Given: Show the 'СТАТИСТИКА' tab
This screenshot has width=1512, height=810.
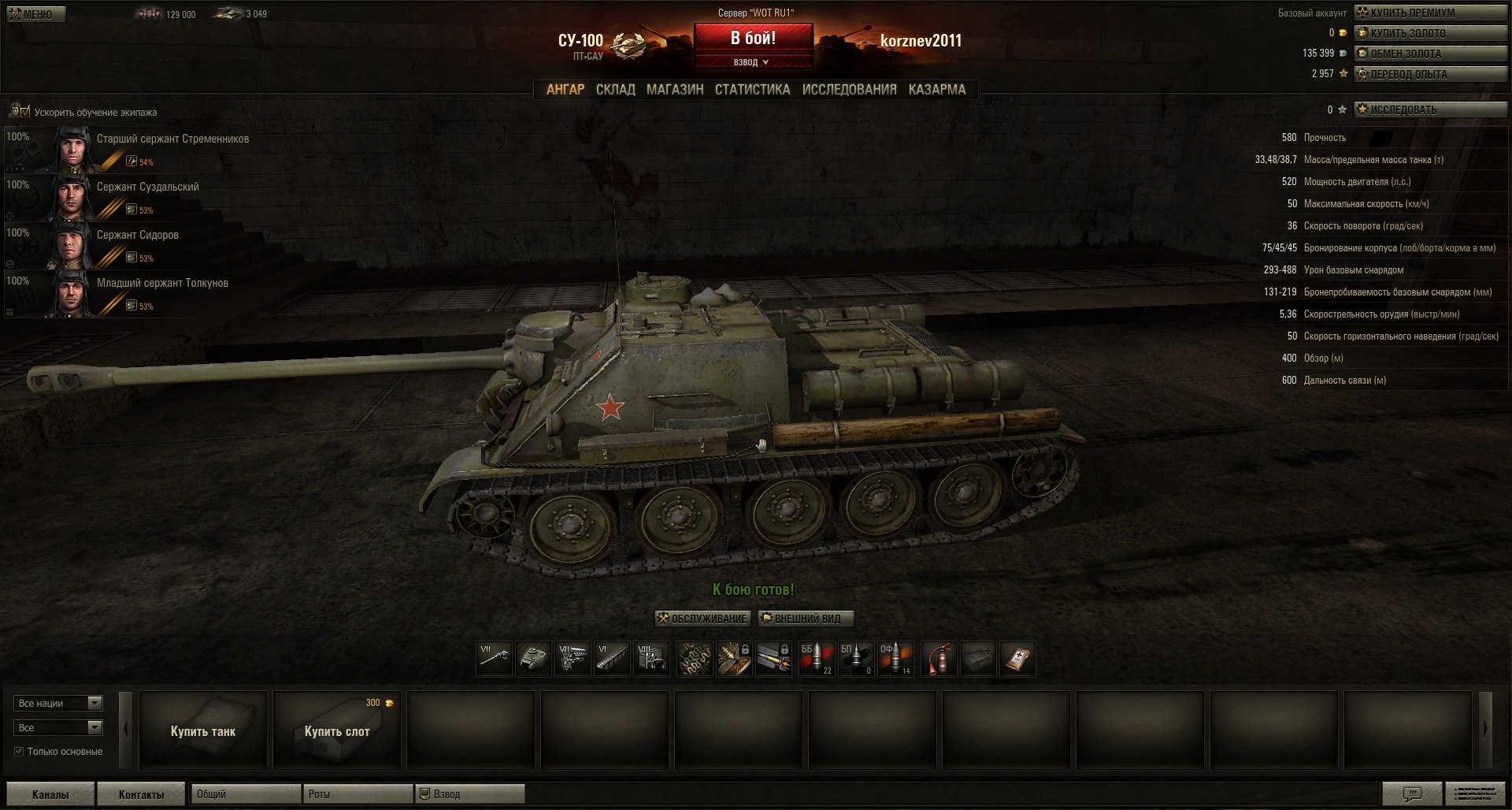Looking at the screenshot, I should (x=752, y=90).
